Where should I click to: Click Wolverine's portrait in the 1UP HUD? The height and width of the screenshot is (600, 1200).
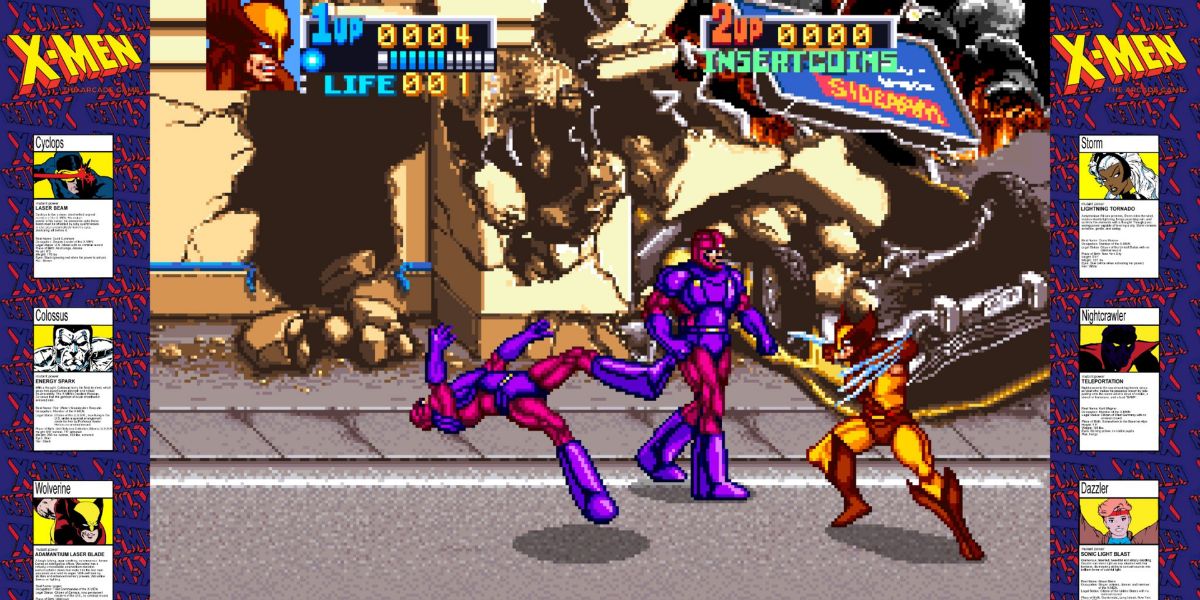pos(252,45)
